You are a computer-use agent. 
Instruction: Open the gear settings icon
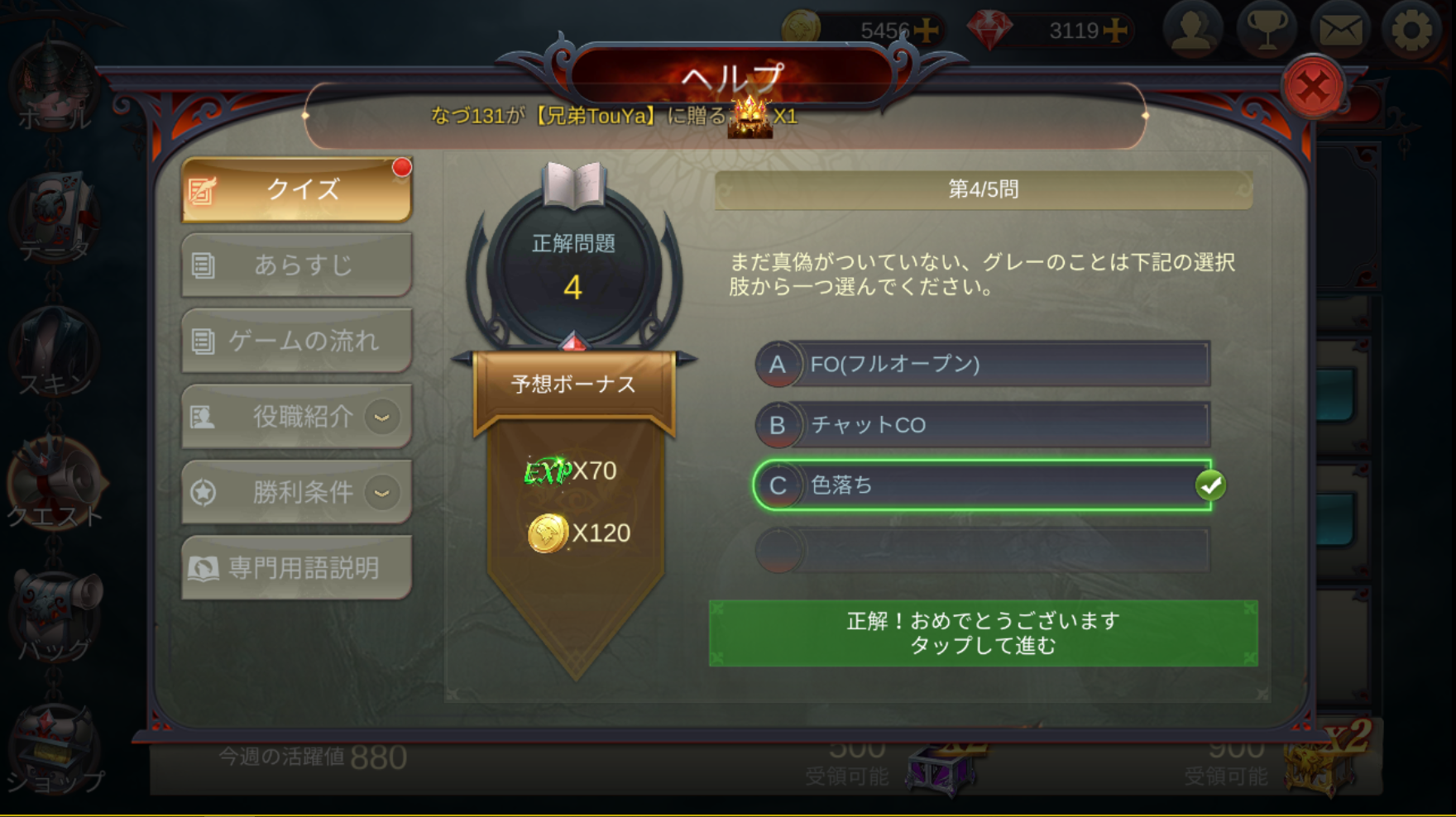click(1412, 31)
